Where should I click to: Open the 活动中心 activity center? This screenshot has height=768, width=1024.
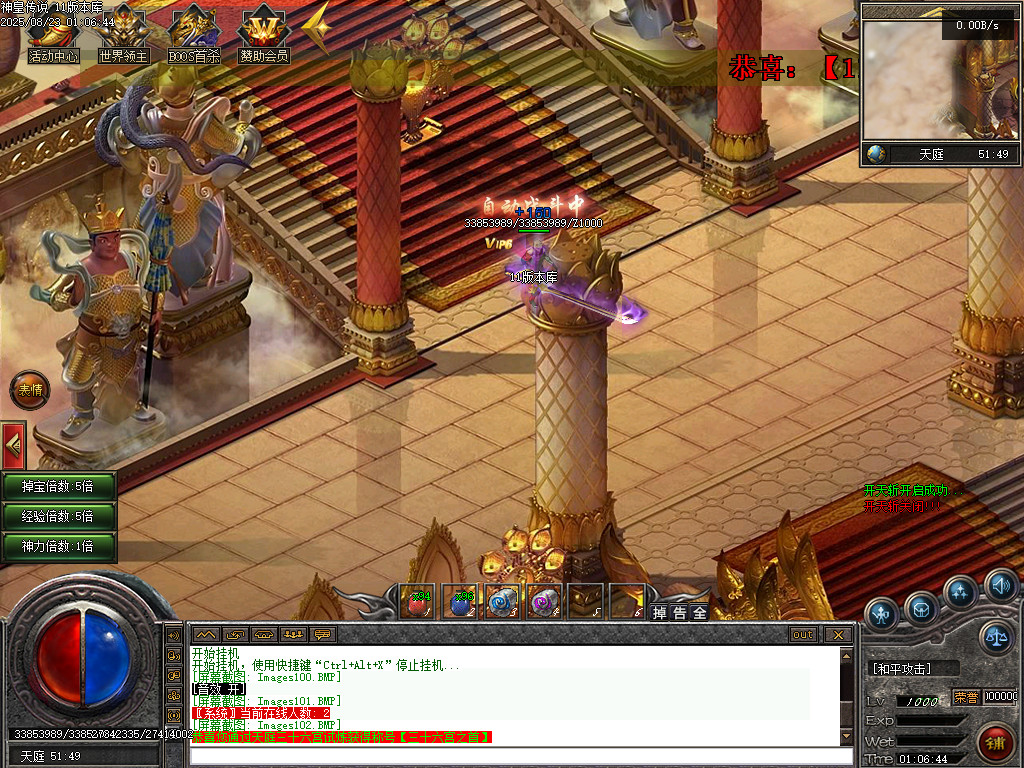point(53,36)
